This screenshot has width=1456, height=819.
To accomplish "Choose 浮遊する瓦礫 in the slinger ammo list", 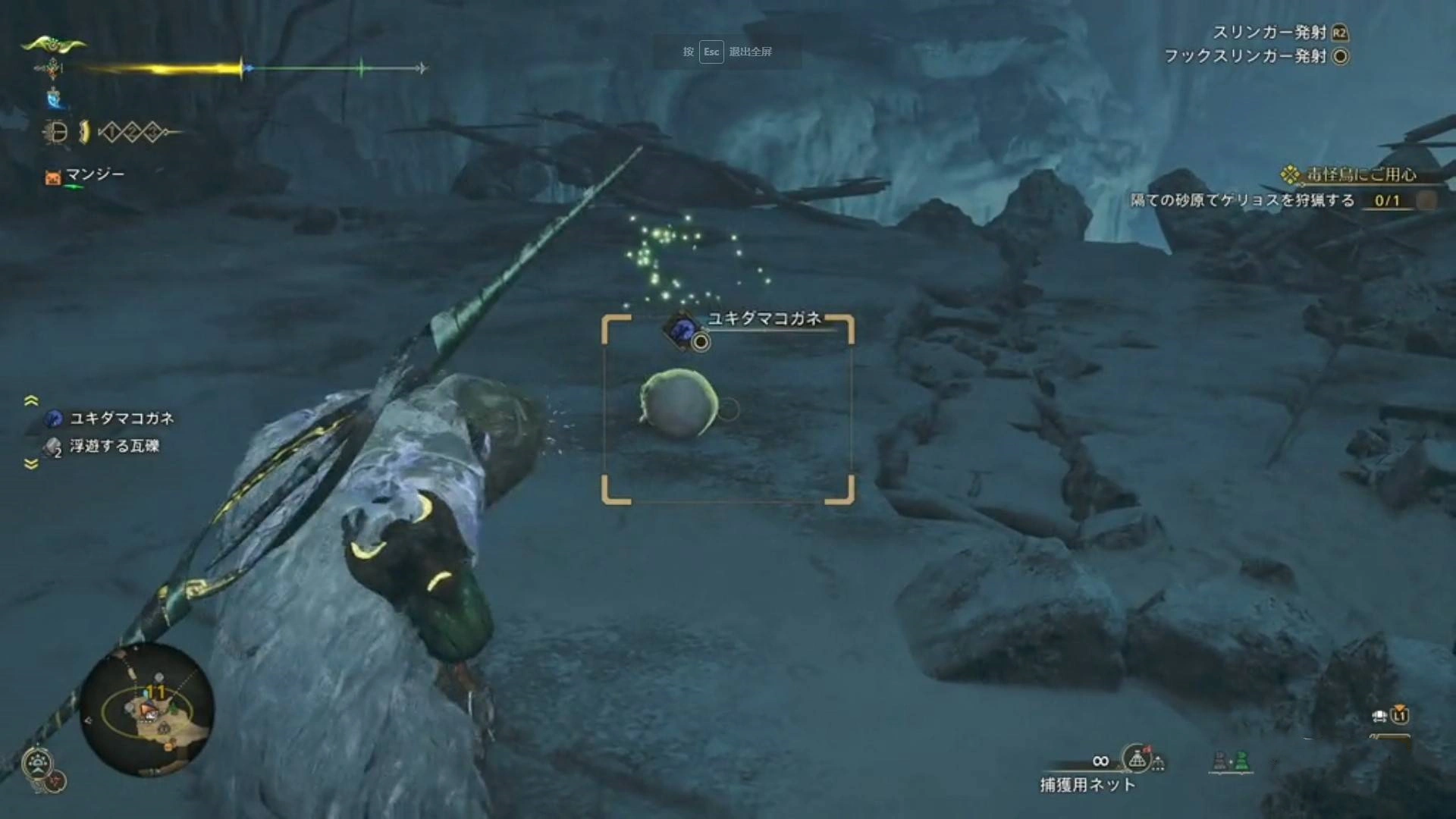I will [x=114, y=447].
